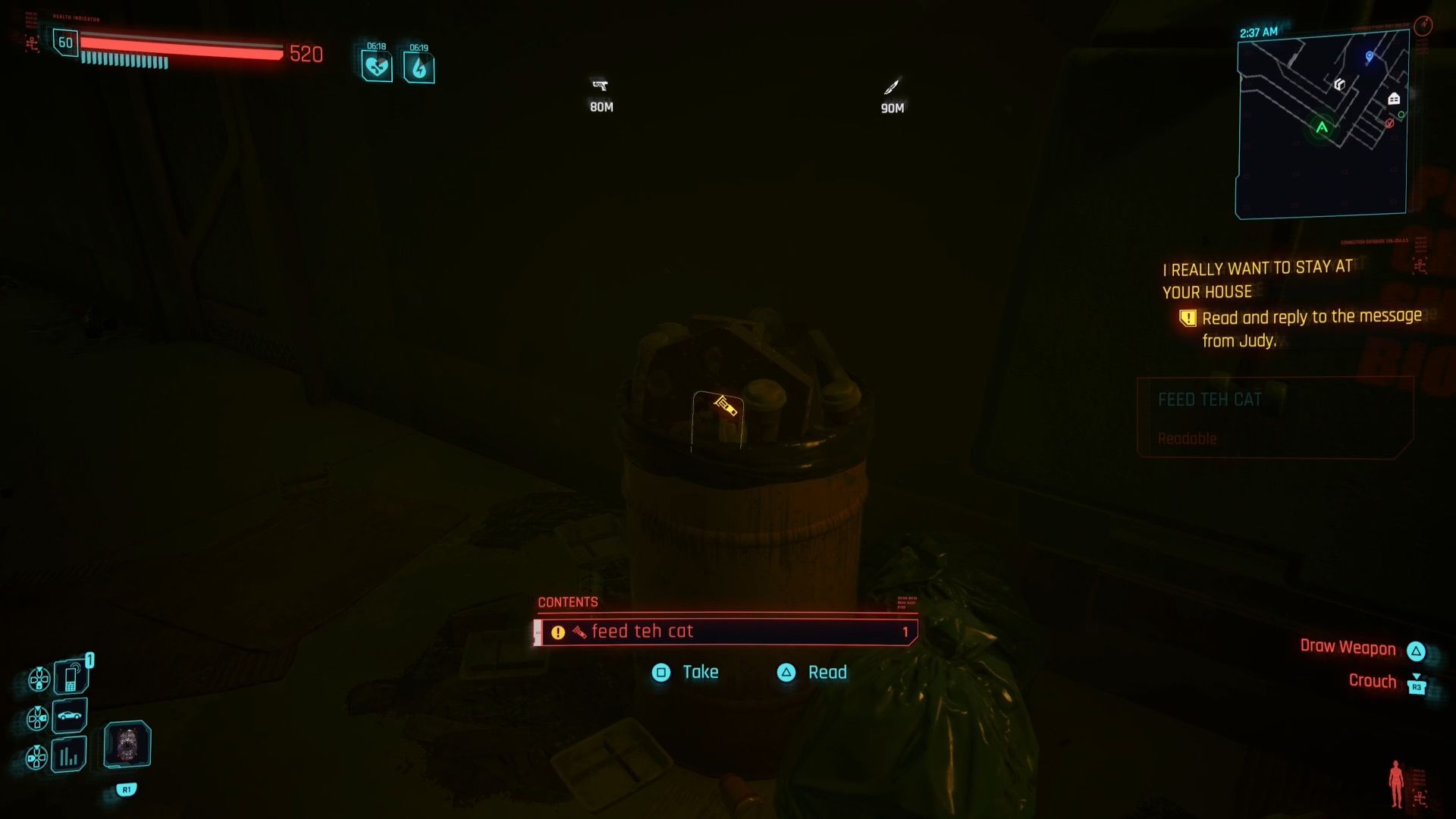Select the bar chart quick-access icon

[69, 755]
